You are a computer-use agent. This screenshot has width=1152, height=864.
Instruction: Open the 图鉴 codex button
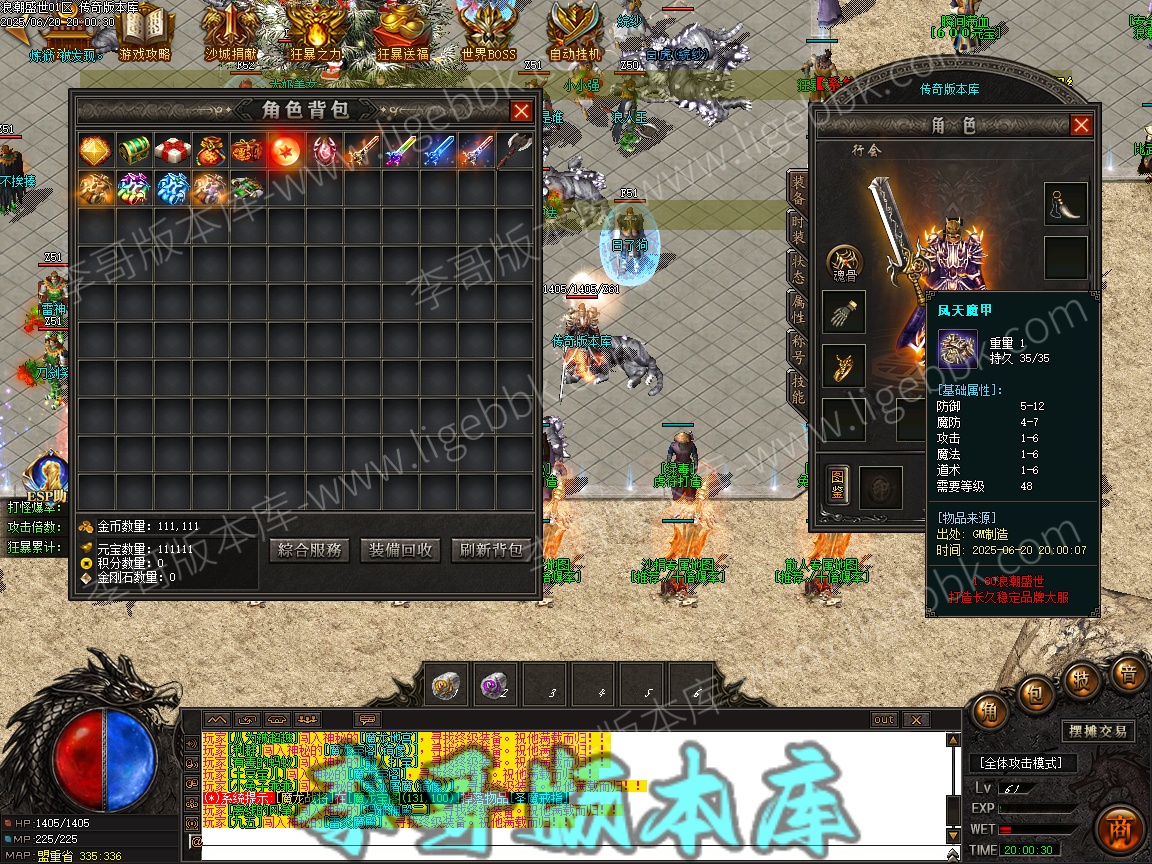(836, 487)
